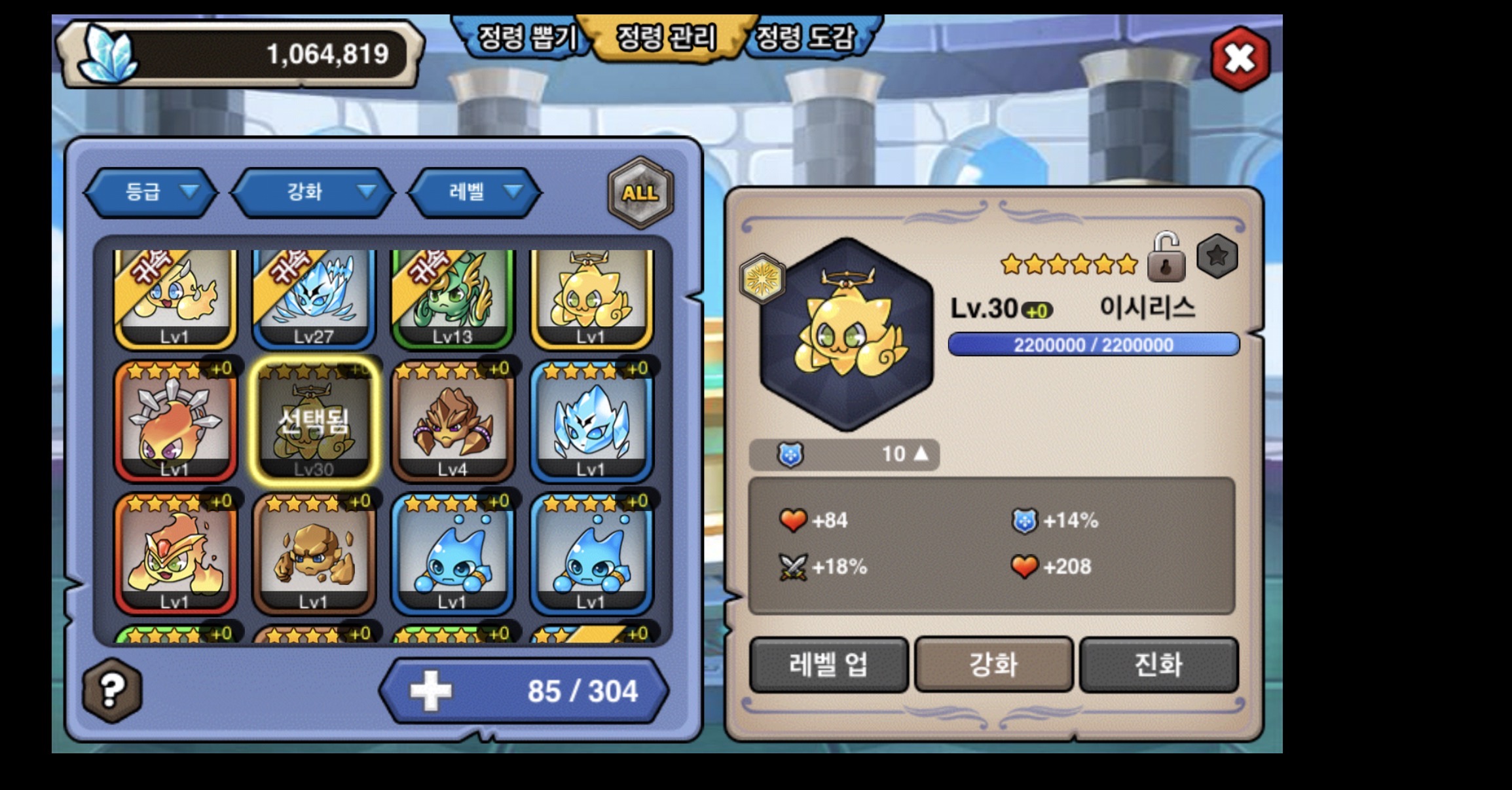Screen dimensions: 1512x790
Task: Open the 등급 filter dropdown
Action: [x=151, y=192]
